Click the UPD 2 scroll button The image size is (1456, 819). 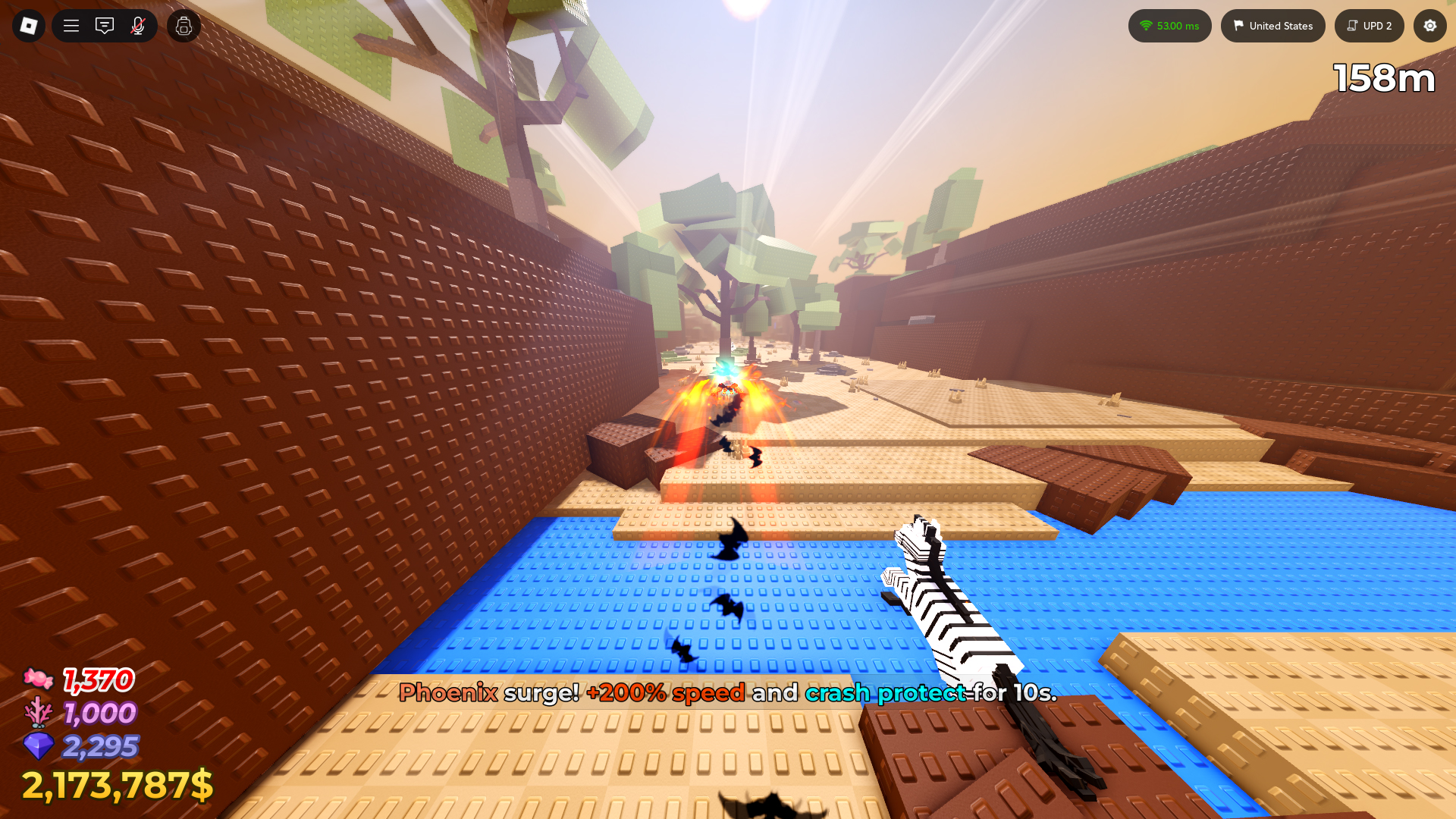(x=1369, y=25)
